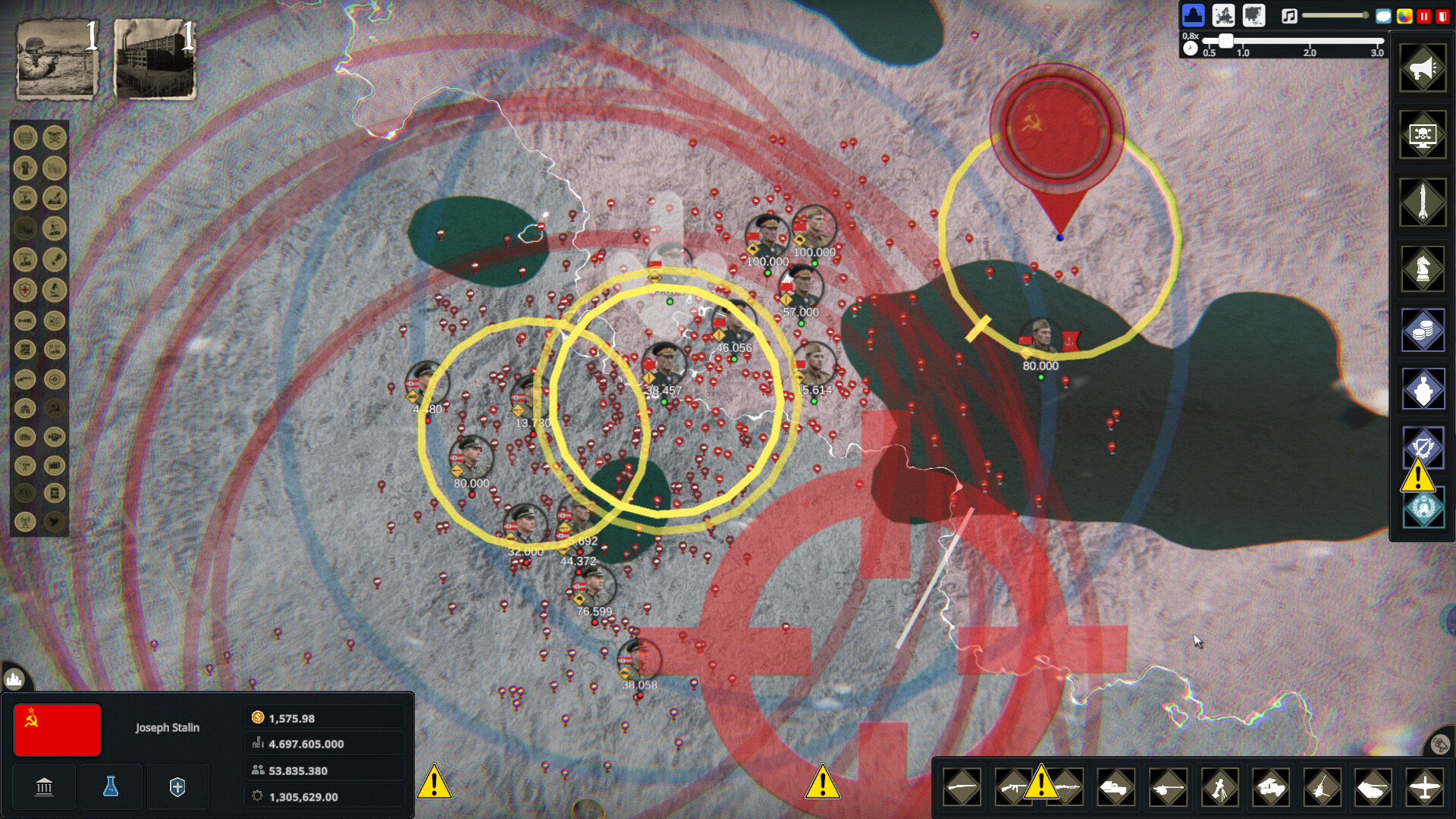Toggle the weather cloud overlay
The image size is (1456, 819).
1383,15
